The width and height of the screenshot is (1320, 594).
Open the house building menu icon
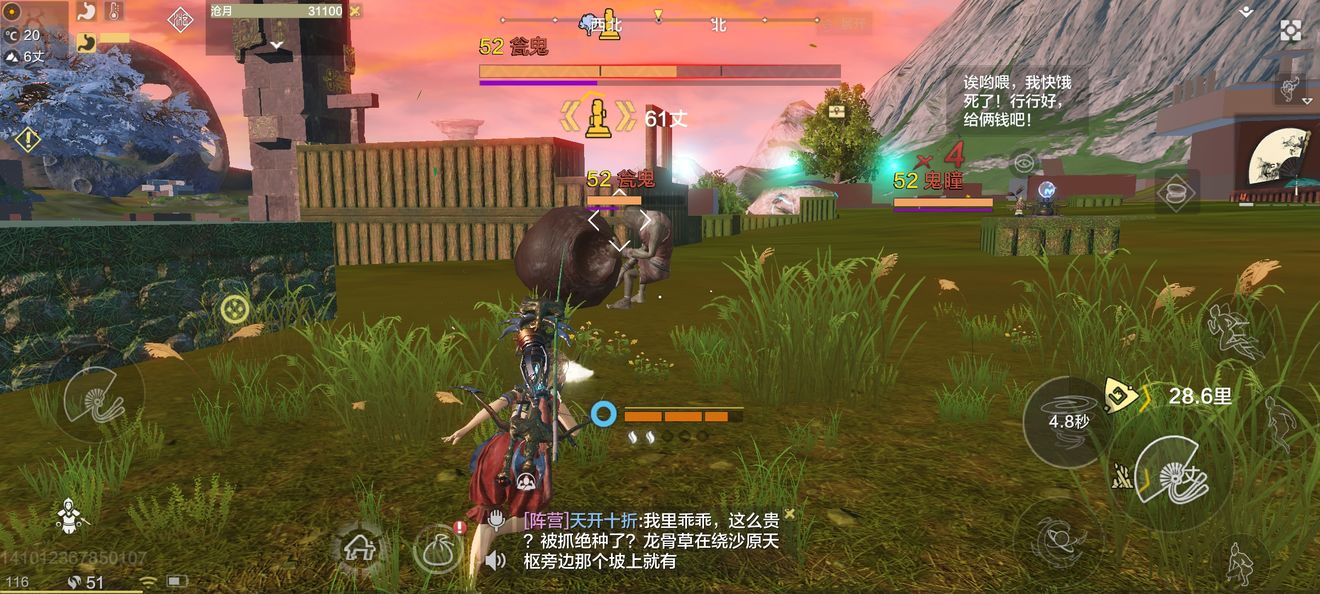tap(358, 546)
